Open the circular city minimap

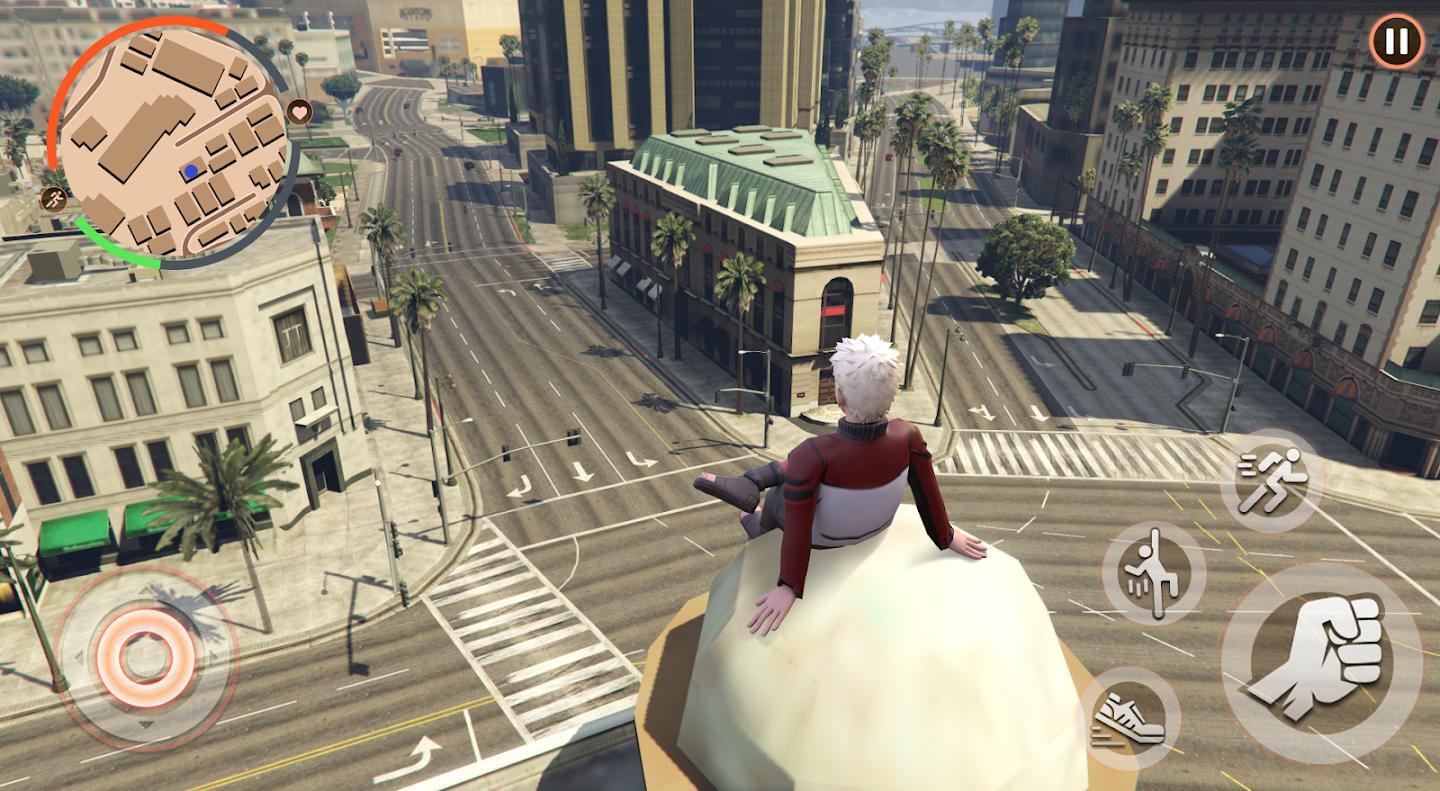pos(176,142)
